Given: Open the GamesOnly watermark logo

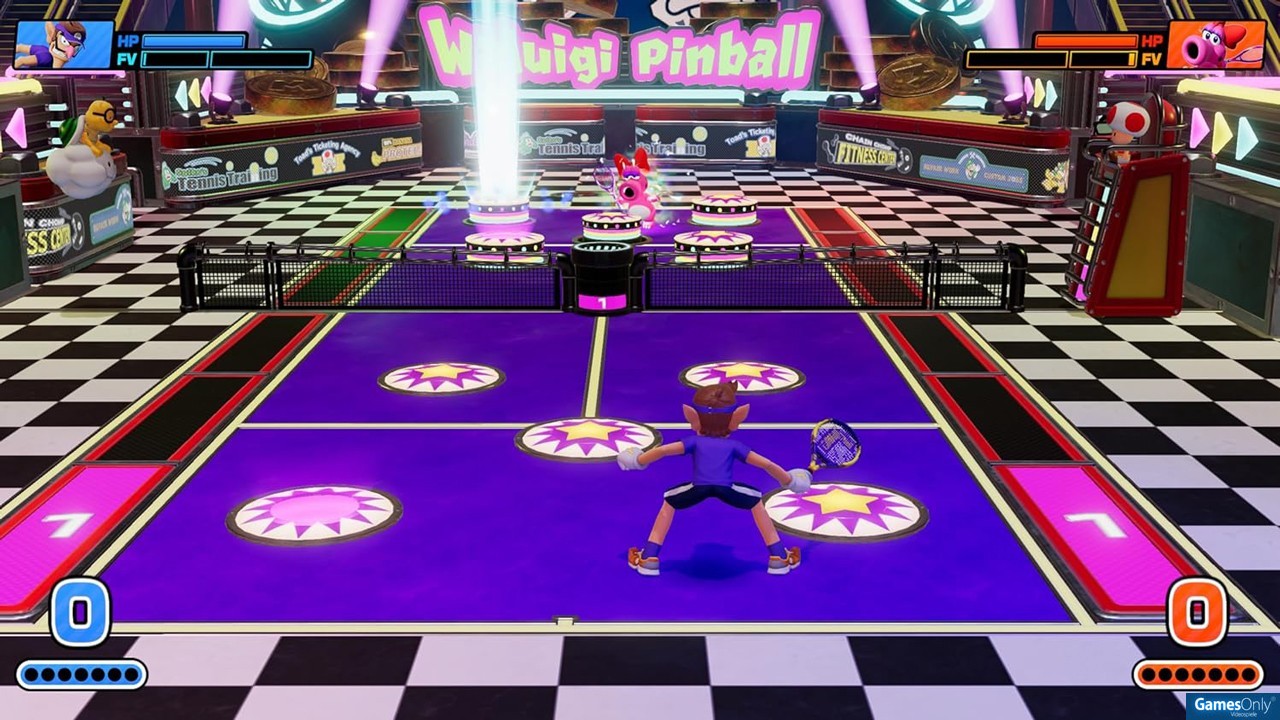Looking at the screenshot, I should click(x=1232, y=706).
